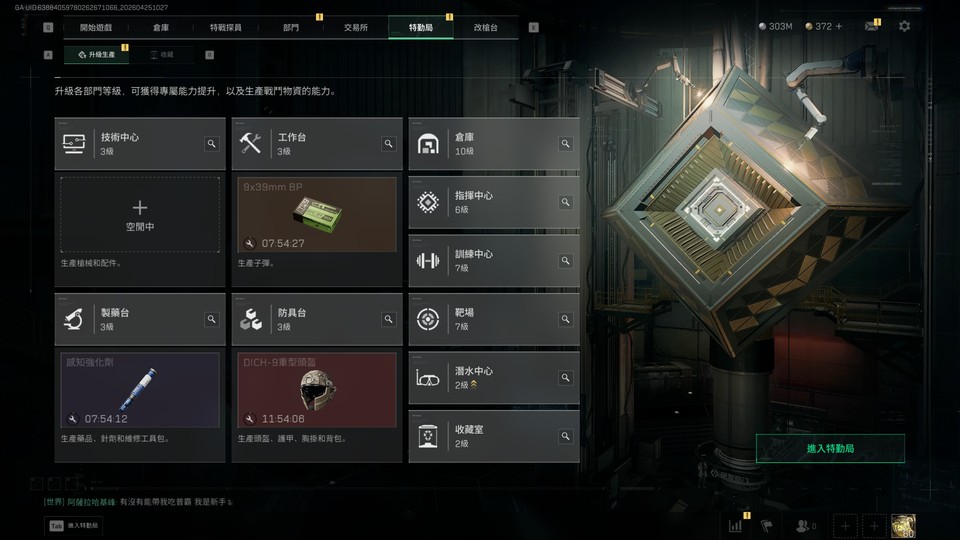960x540 pixels.
Task: Switch to the 倉庫 top tab
Action: (x=161, y=27)
